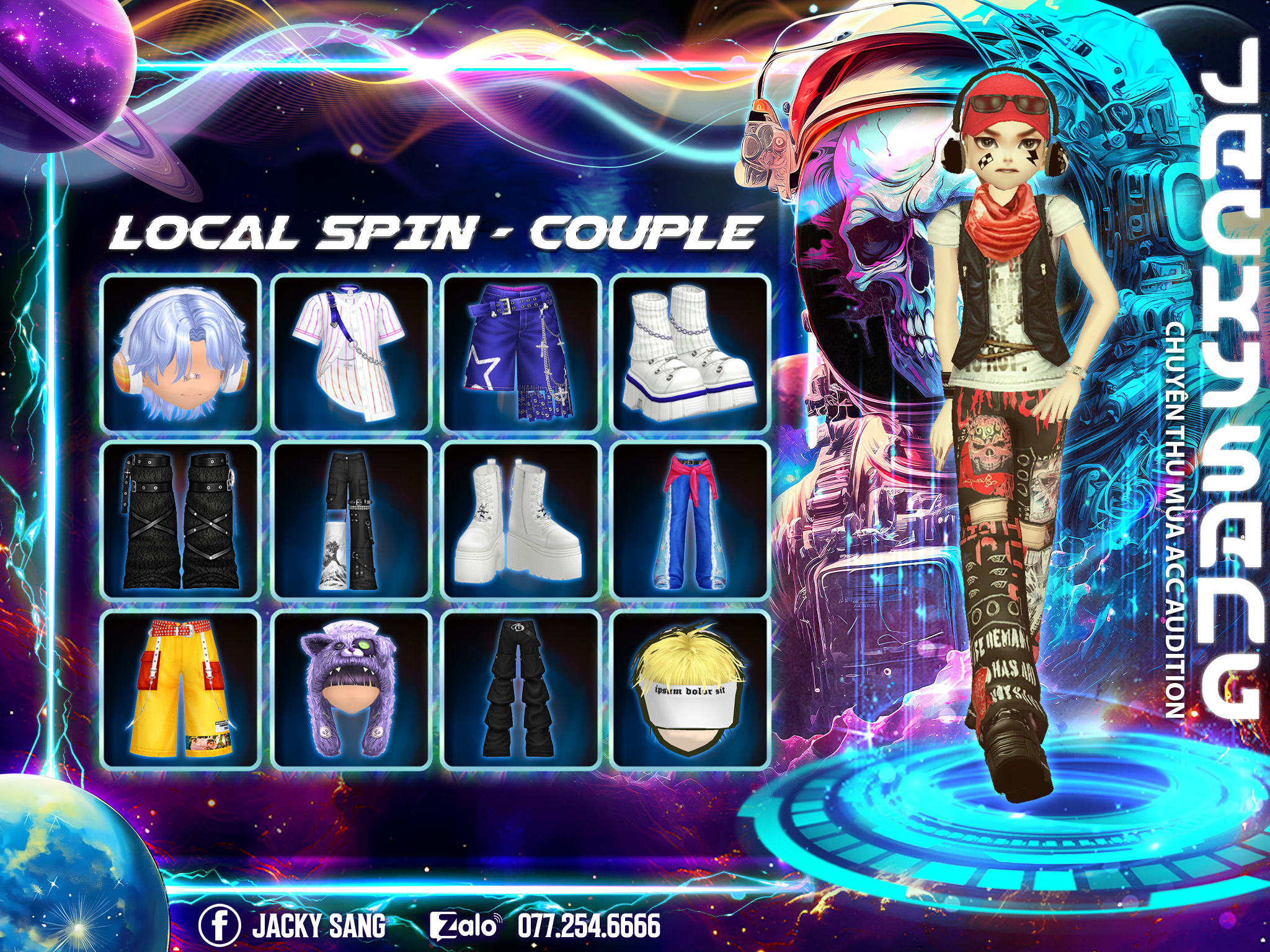Select the blonde hair with white blindfold

pos(690,689)
